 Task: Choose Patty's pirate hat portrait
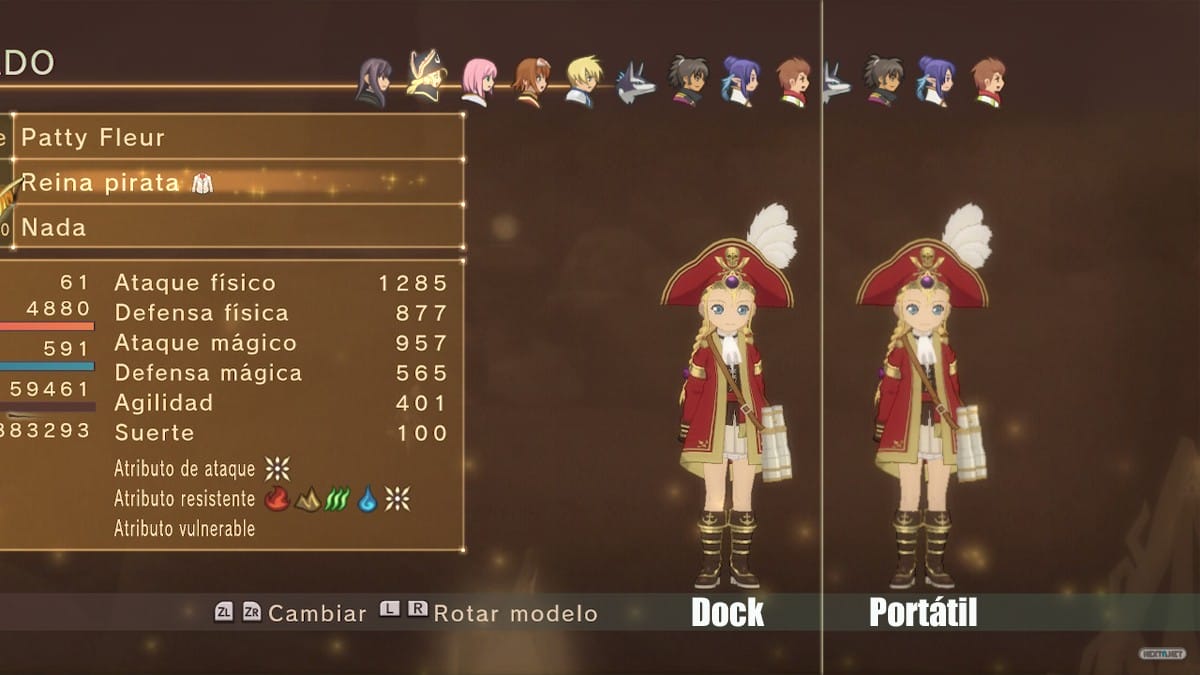click(x=427, y=76)
